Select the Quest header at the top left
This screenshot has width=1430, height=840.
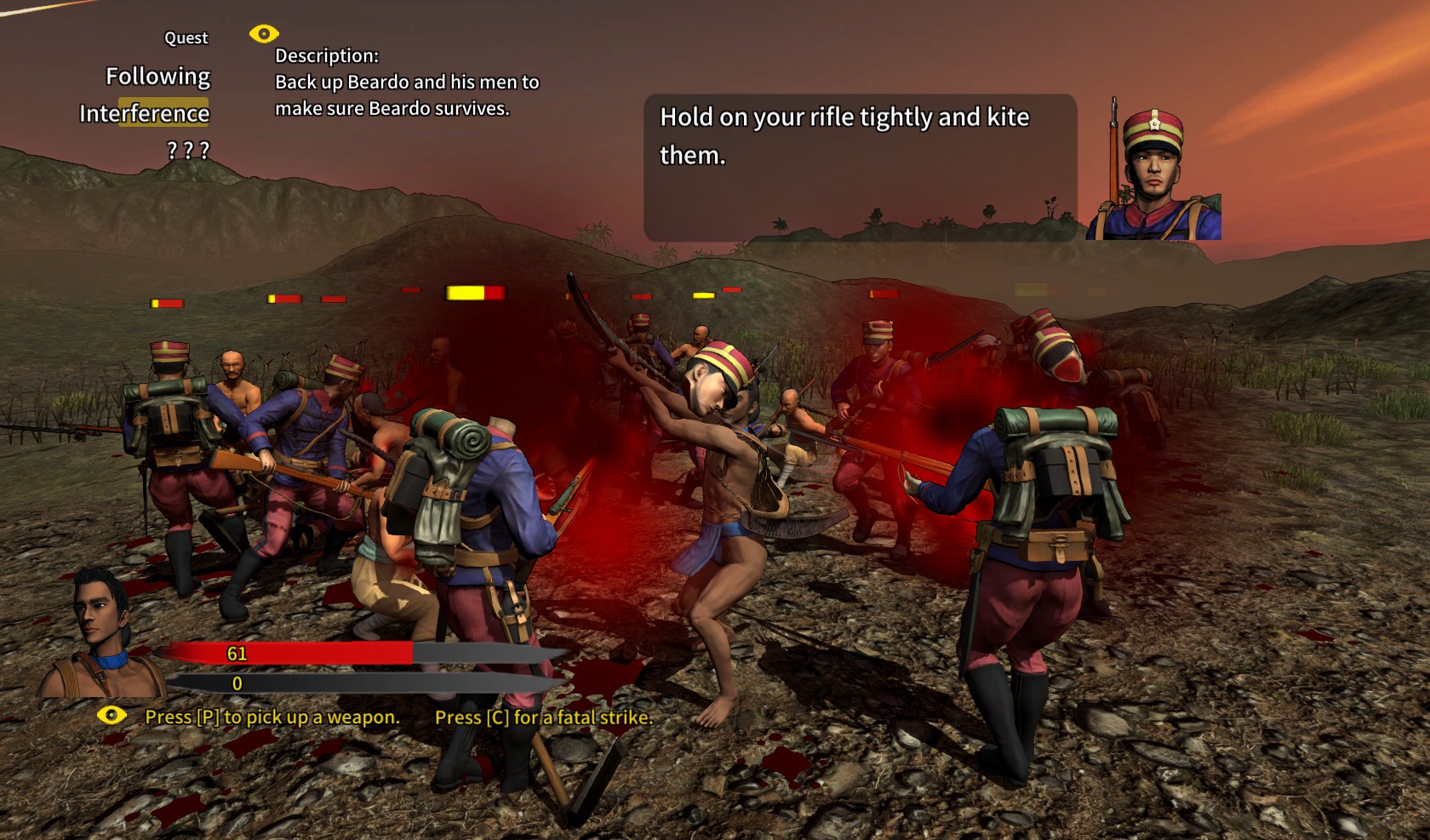[186, 37]
